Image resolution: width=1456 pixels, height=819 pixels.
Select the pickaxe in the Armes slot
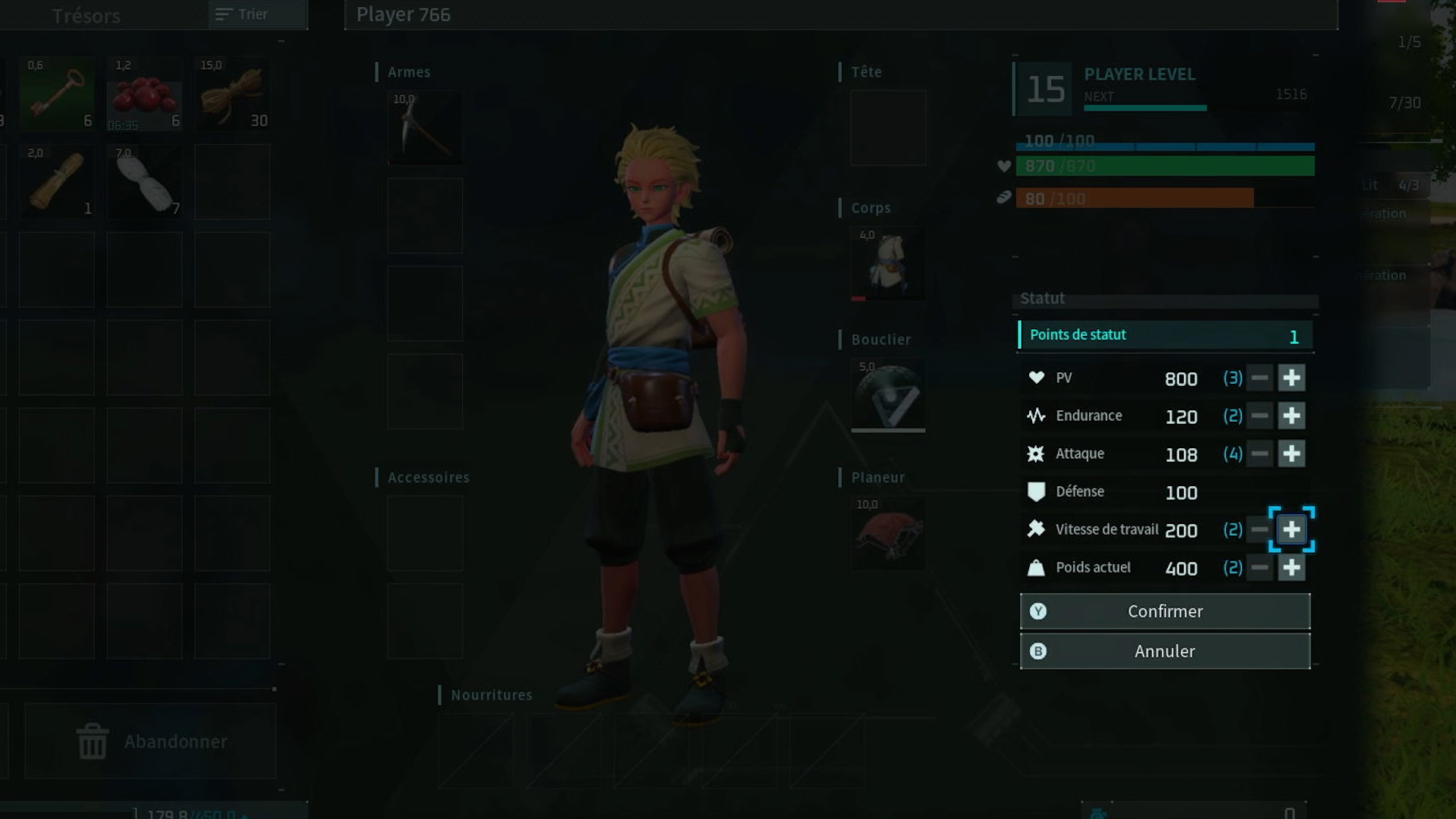(x=425, y=127)
